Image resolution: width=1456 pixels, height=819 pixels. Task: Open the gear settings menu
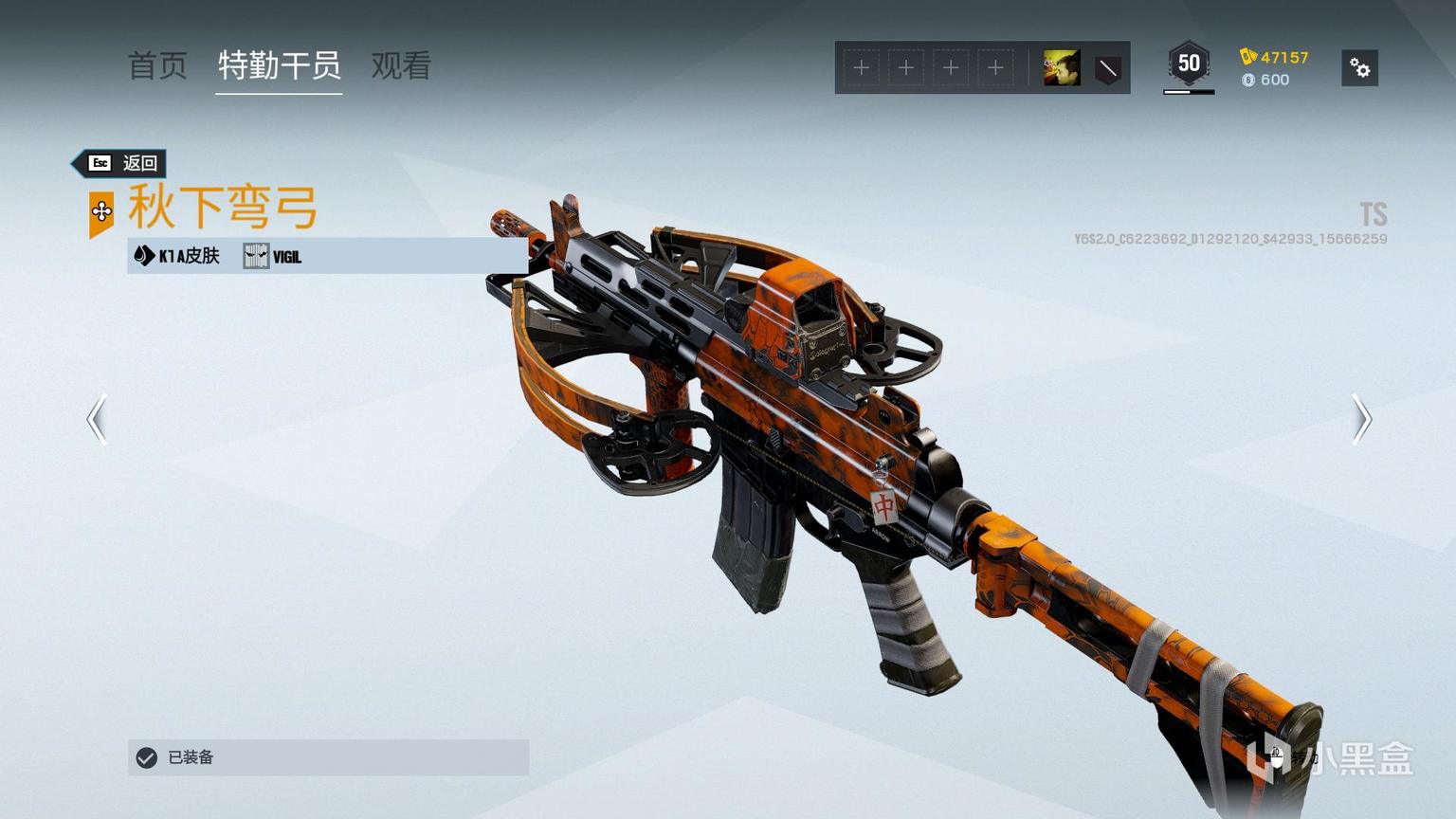[1359, 68]
